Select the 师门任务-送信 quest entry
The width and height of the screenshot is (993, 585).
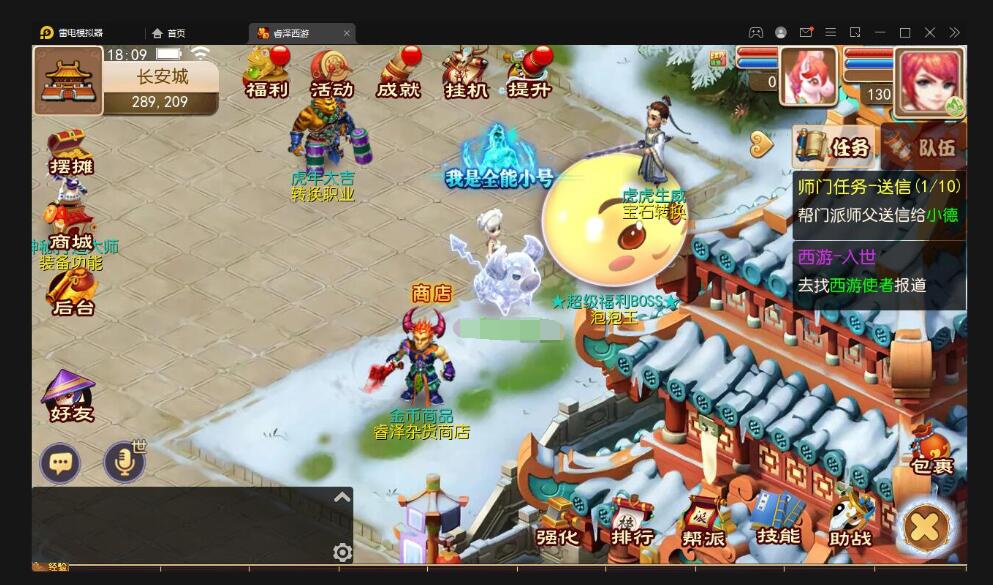(879, 200)
